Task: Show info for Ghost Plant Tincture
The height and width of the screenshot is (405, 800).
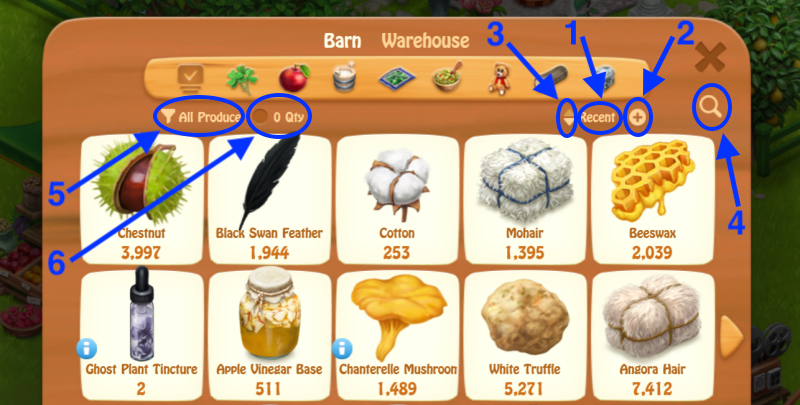Action: point(88,348)
